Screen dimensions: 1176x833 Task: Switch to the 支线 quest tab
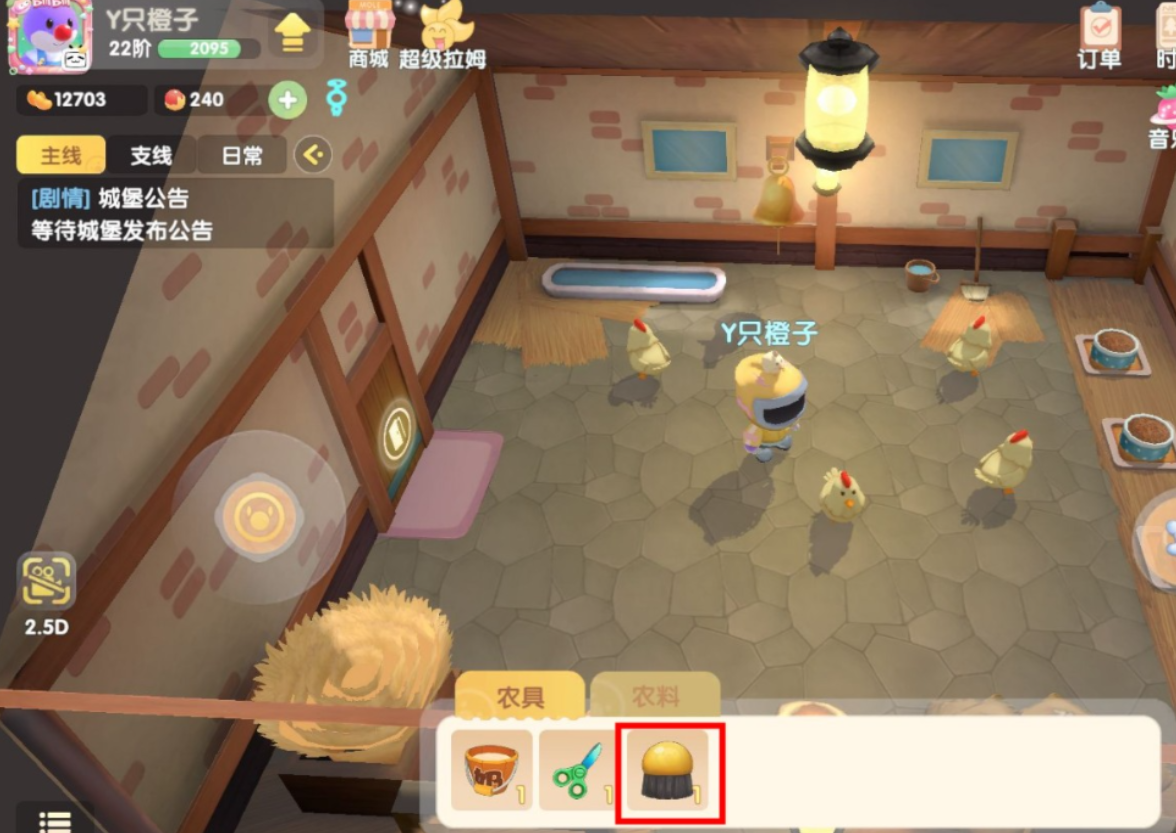(151, 155)
